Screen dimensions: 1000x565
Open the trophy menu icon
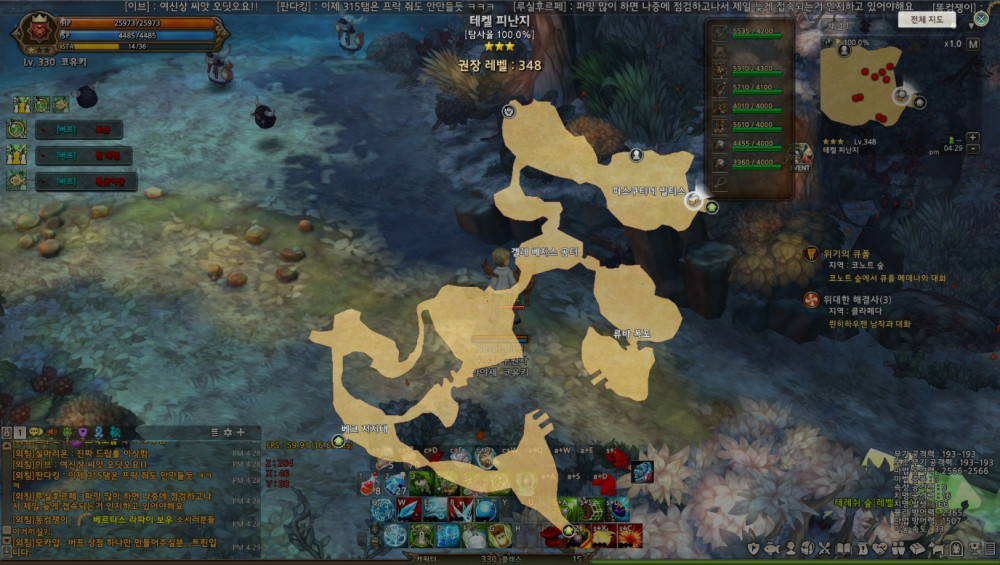point(974,548)
